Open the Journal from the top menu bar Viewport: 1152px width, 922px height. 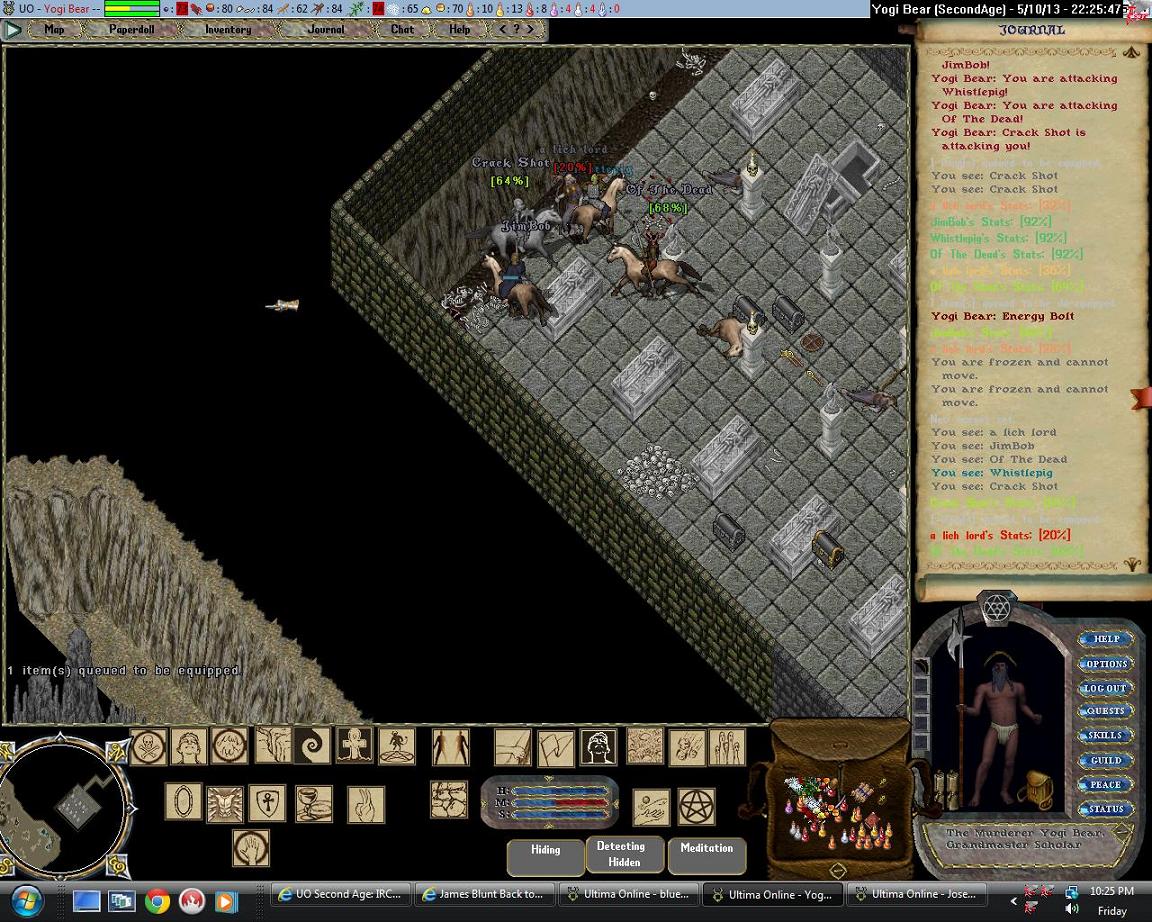point(326,29)
